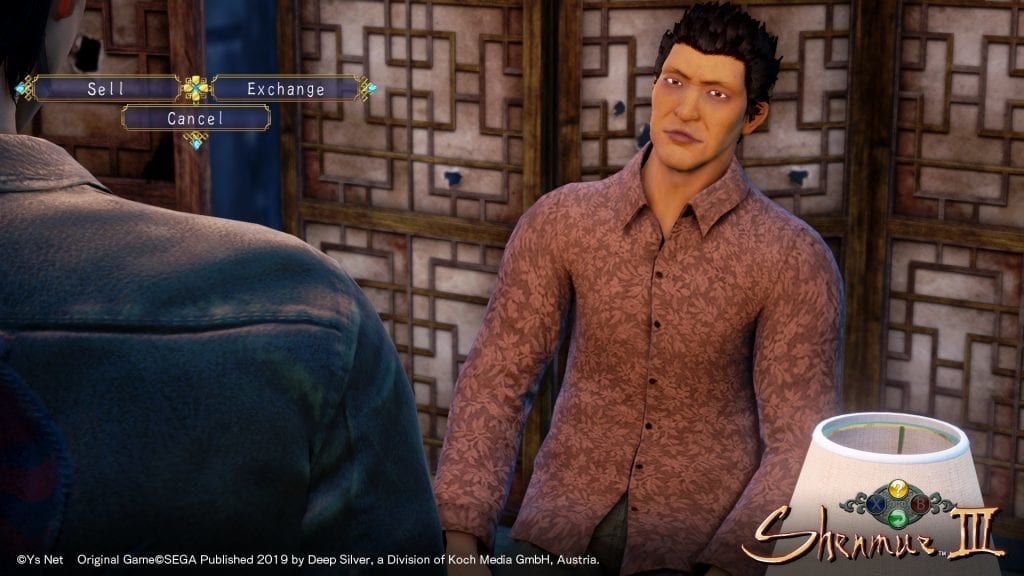Select the Exchange option

coord(286,89)
